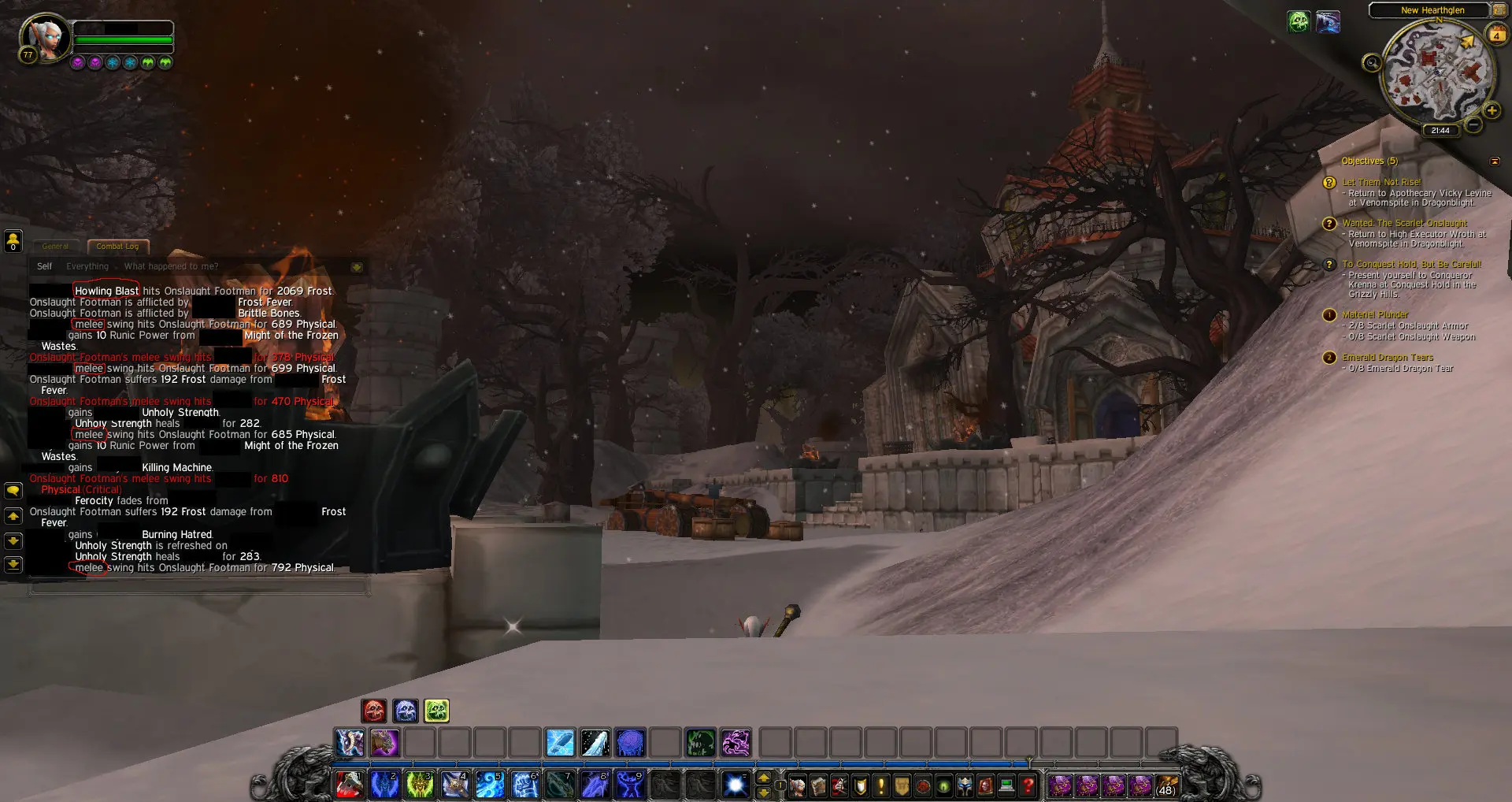Image resolution: width=1512 pixels, height=802 pixels.
Task: Open the friends list button showing 0
Action: click(13, 241)
